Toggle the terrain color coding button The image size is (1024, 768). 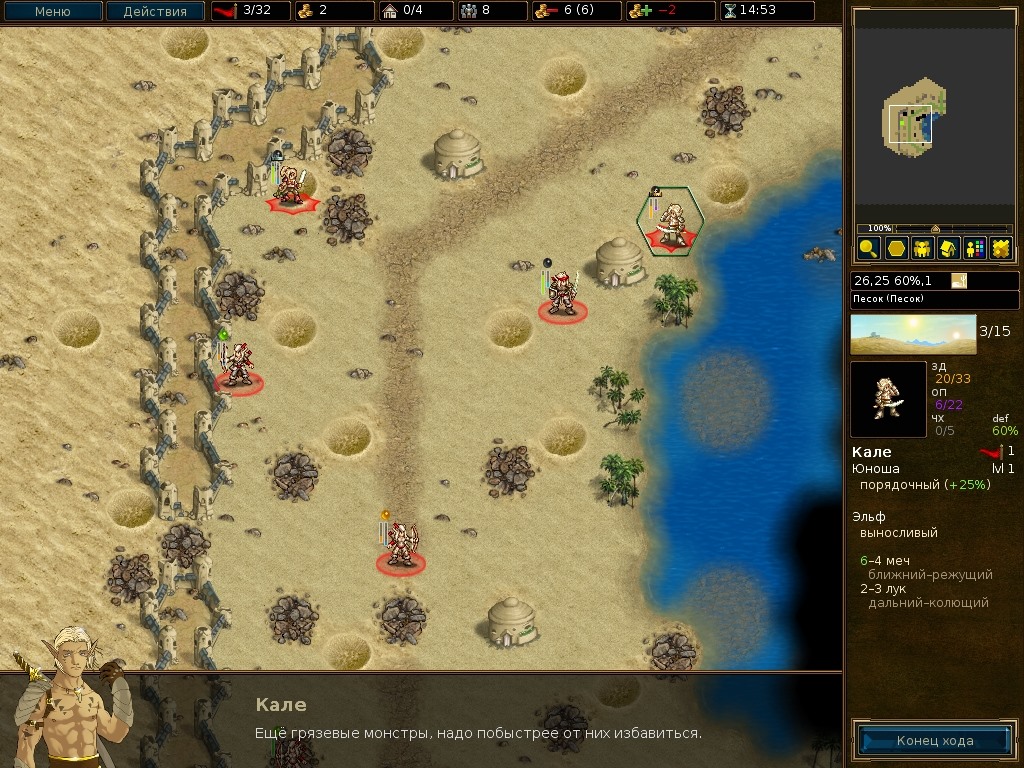tap(999, 249)
